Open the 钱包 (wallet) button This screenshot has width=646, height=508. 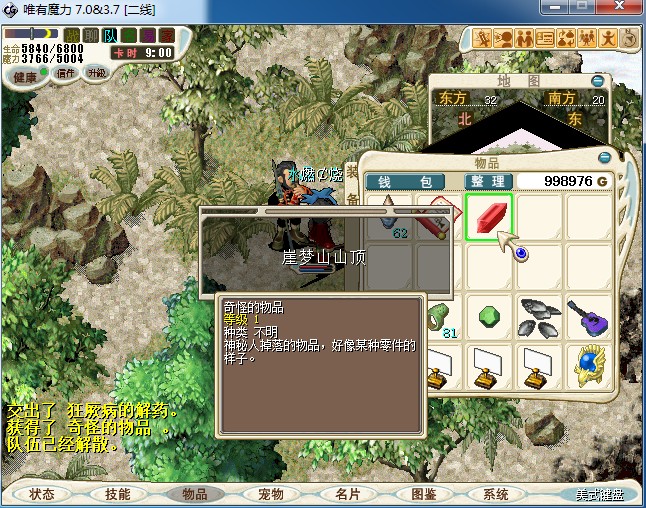[411, 181]
